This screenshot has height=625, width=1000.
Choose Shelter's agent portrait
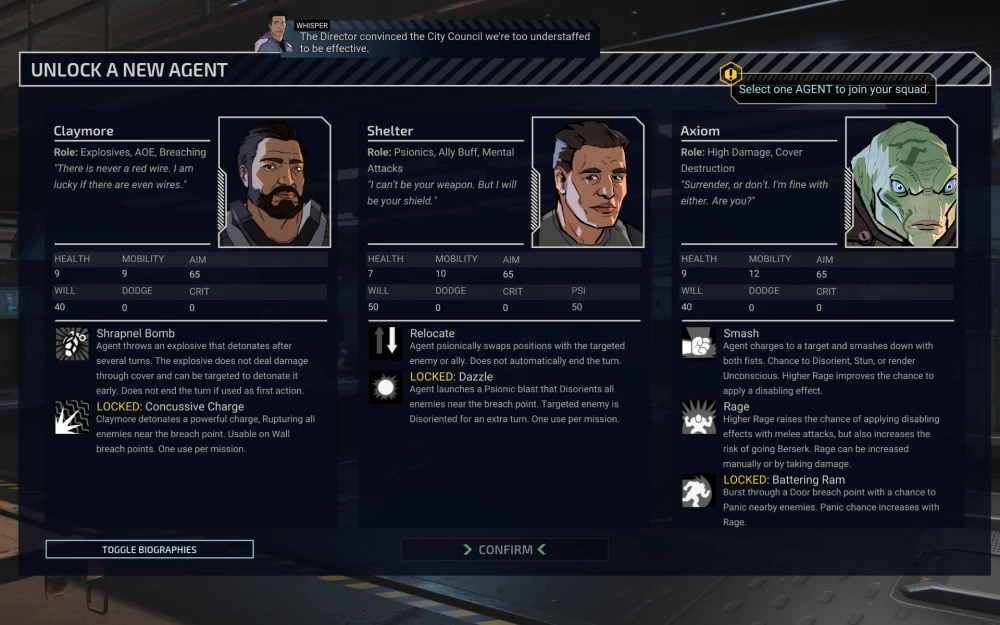click(587, 182)
